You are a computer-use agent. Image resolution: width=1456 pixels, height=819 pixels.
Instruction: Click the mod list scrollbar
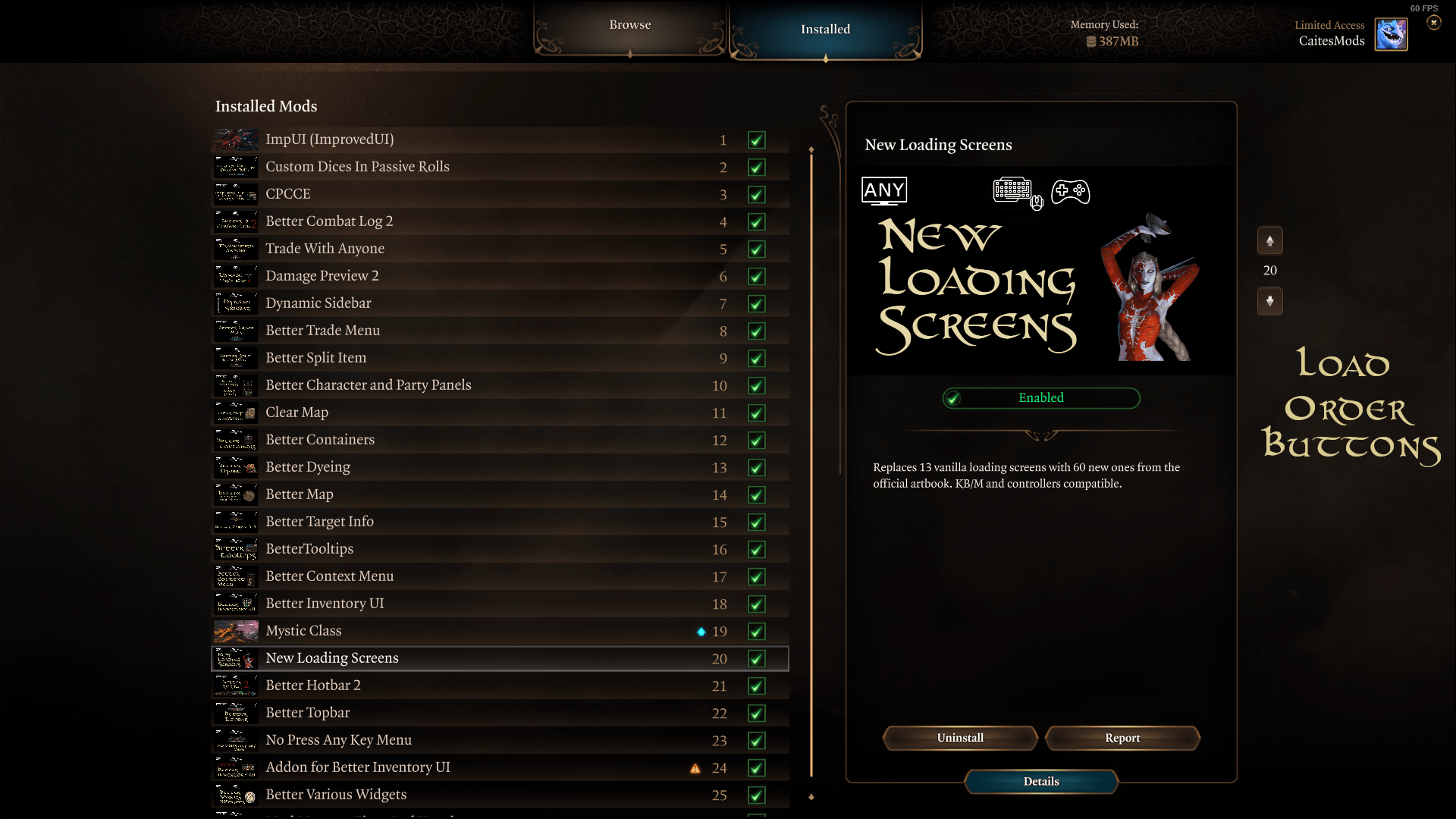(x=812, y=455)
